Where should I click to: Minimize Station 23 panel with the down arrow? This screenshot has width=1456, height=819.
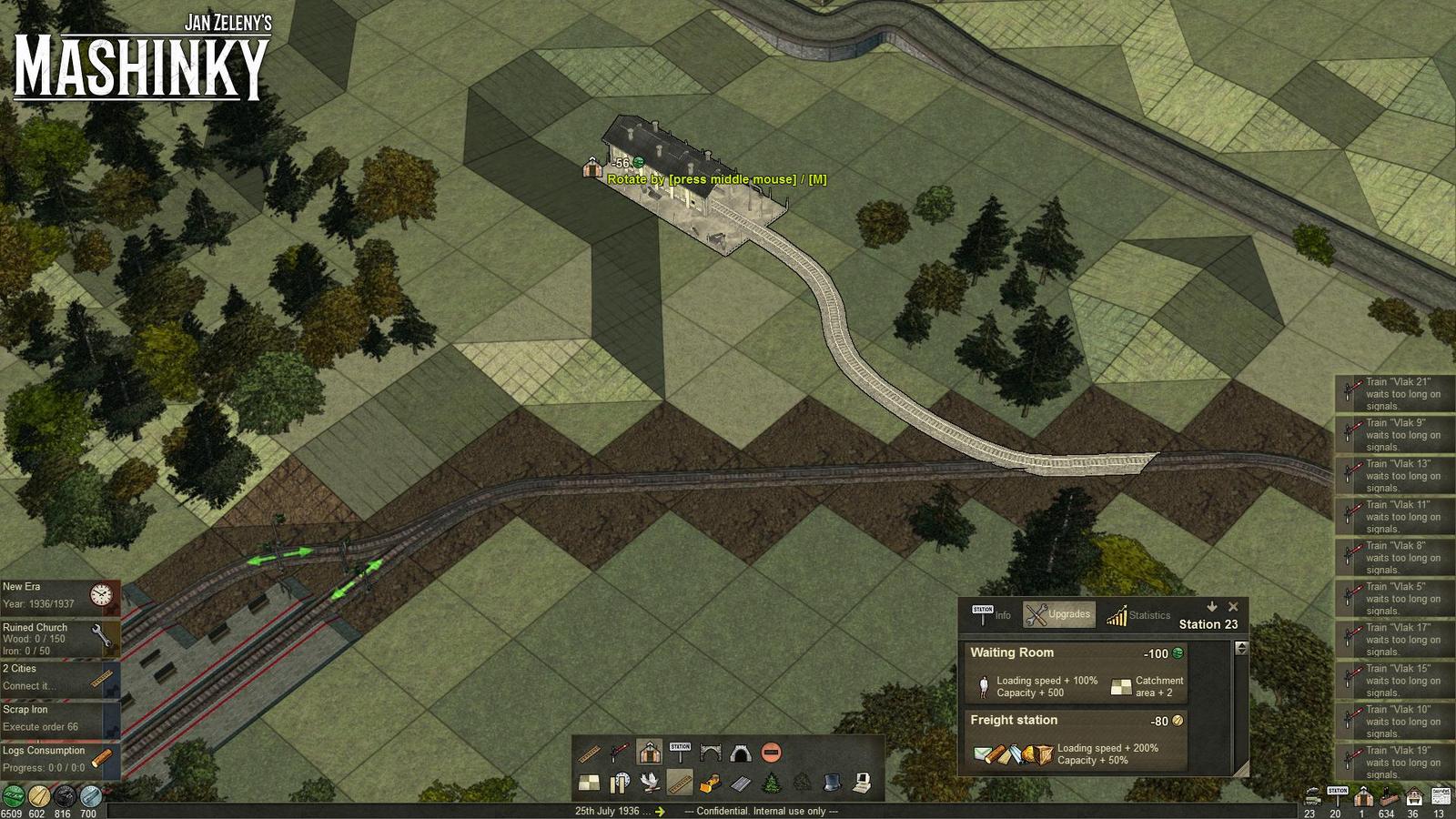[1212, 607]
